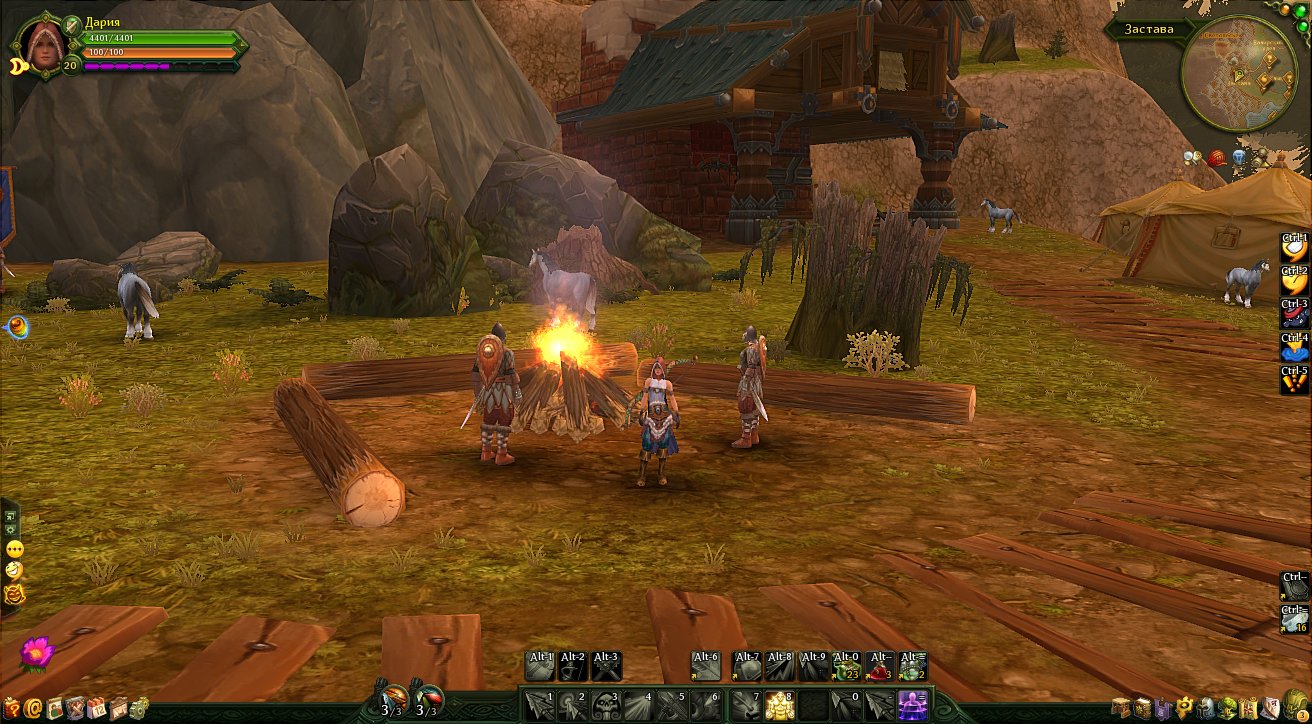Activate the skull ability in slot 3
The height and width of the screenshot is (724, 1312).
606,704
